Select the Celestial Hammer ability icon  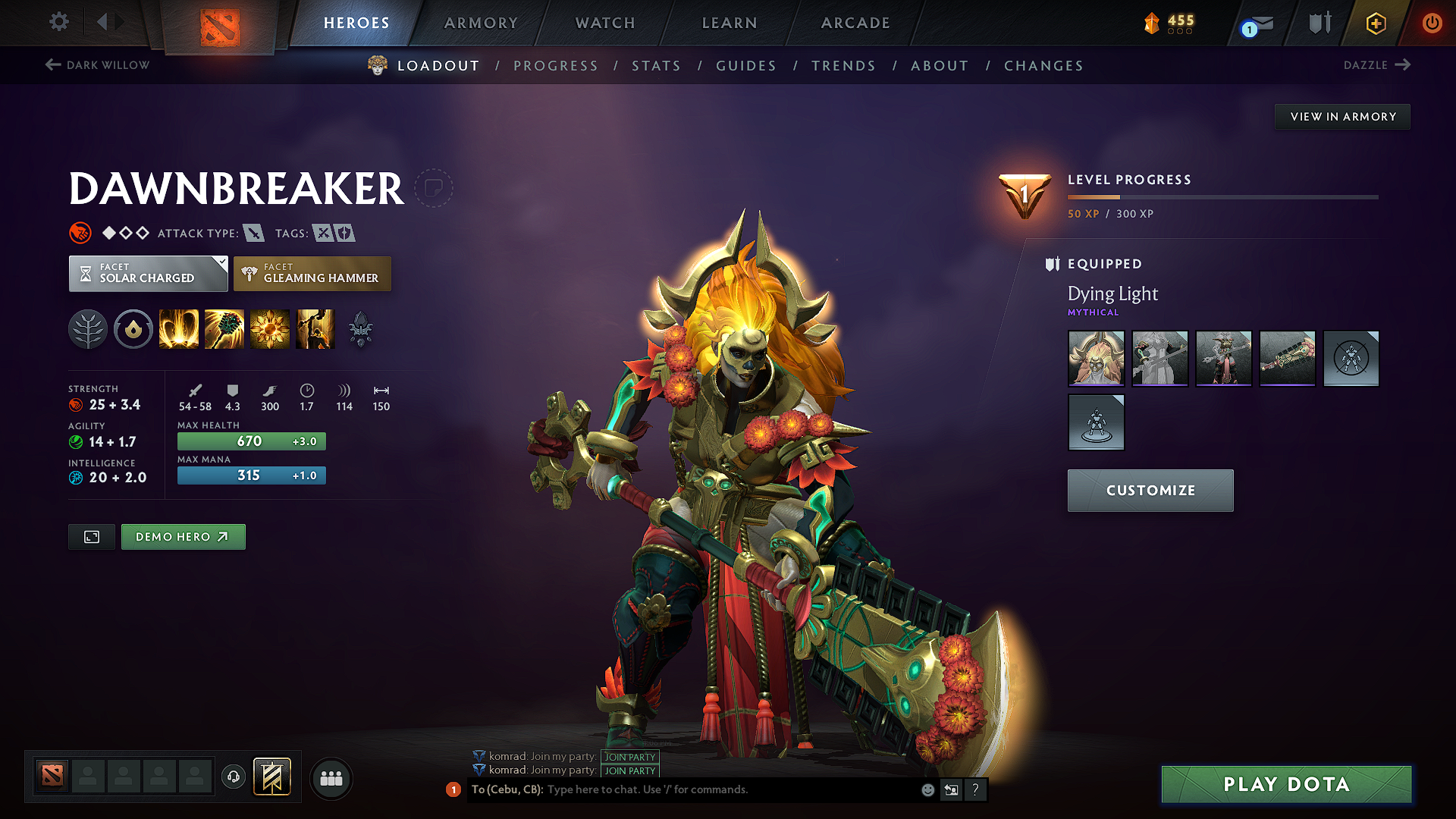(x=224, y=329)
